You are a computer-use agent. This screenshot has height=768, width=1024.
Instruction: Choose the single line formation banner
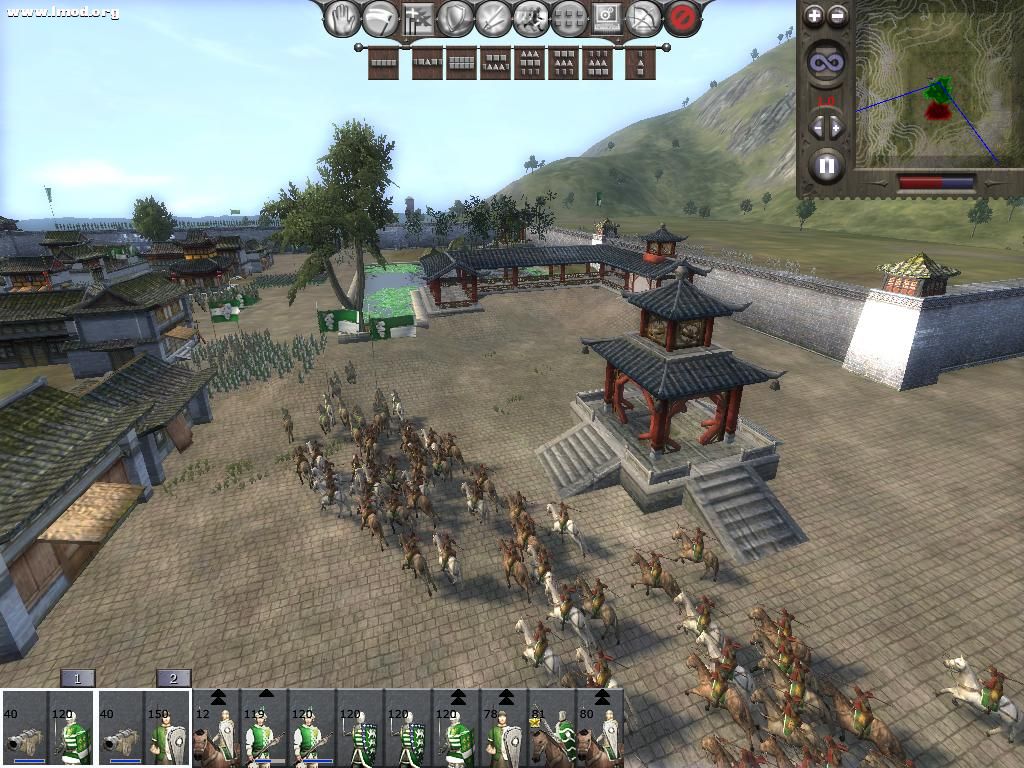(x=383, y=63)
